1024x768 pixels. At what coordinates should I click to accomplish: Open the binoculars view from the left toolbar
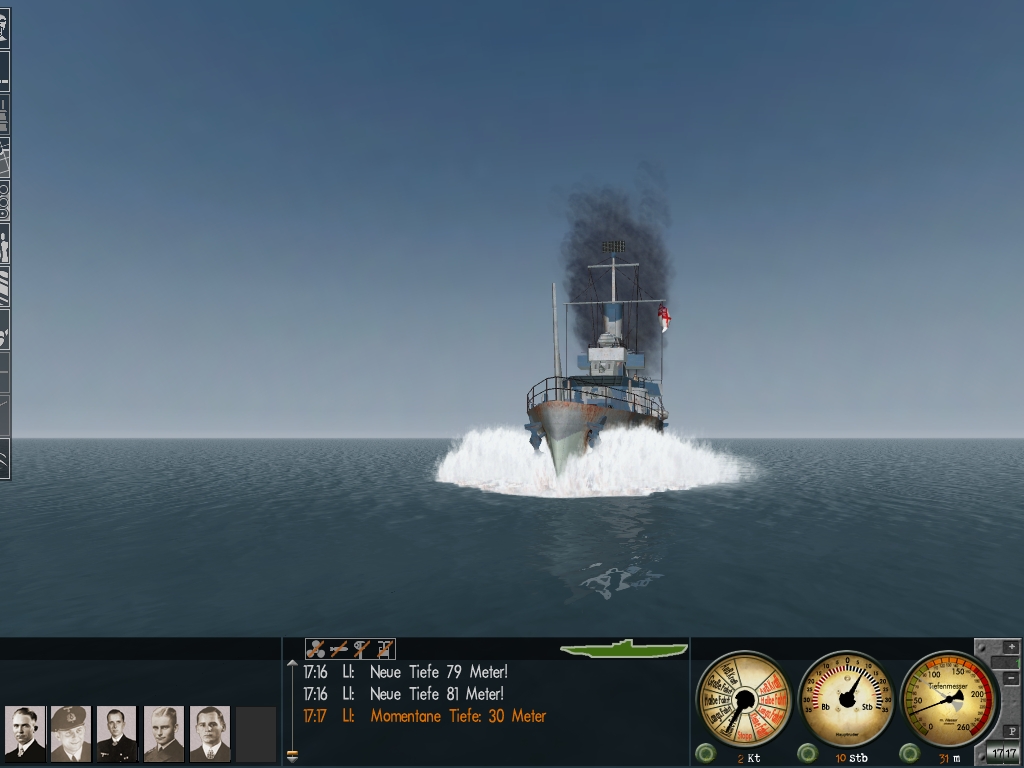tap(4, 201)
